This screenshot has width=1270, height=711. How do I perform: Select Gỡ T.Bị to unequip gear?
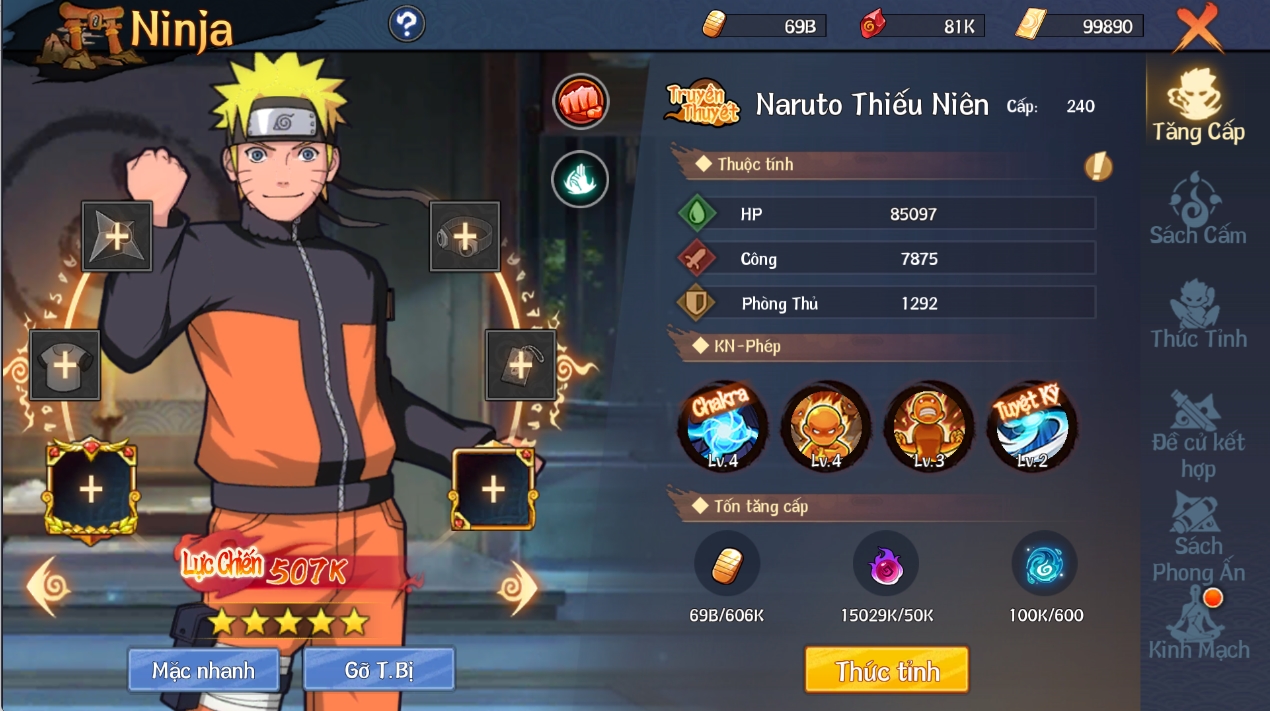[379, 670]
